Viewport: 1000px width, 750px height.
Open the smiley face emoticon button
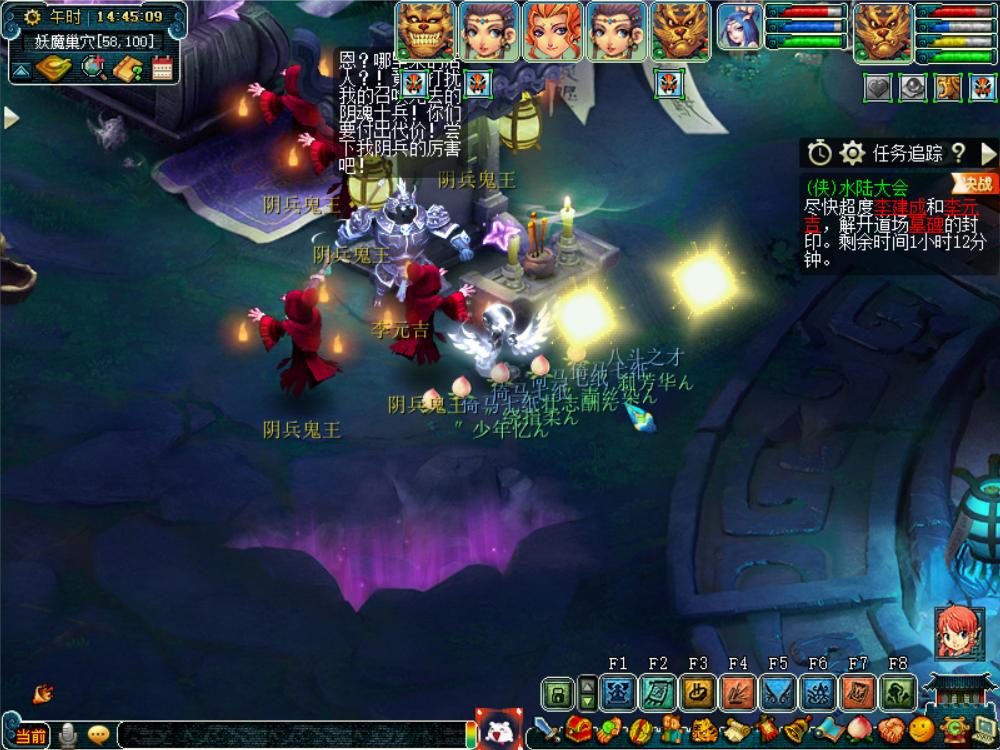pos(921,729)
